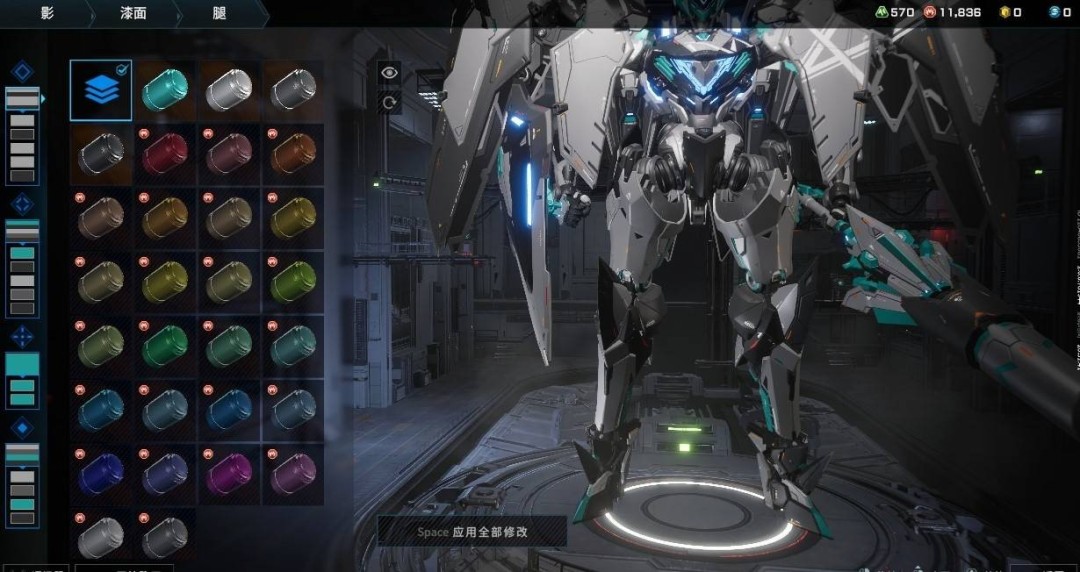Image resolution: width=1080 pixels, height=572 pixels.
Task: Choose the bright green paint canister
Action: 165,345
